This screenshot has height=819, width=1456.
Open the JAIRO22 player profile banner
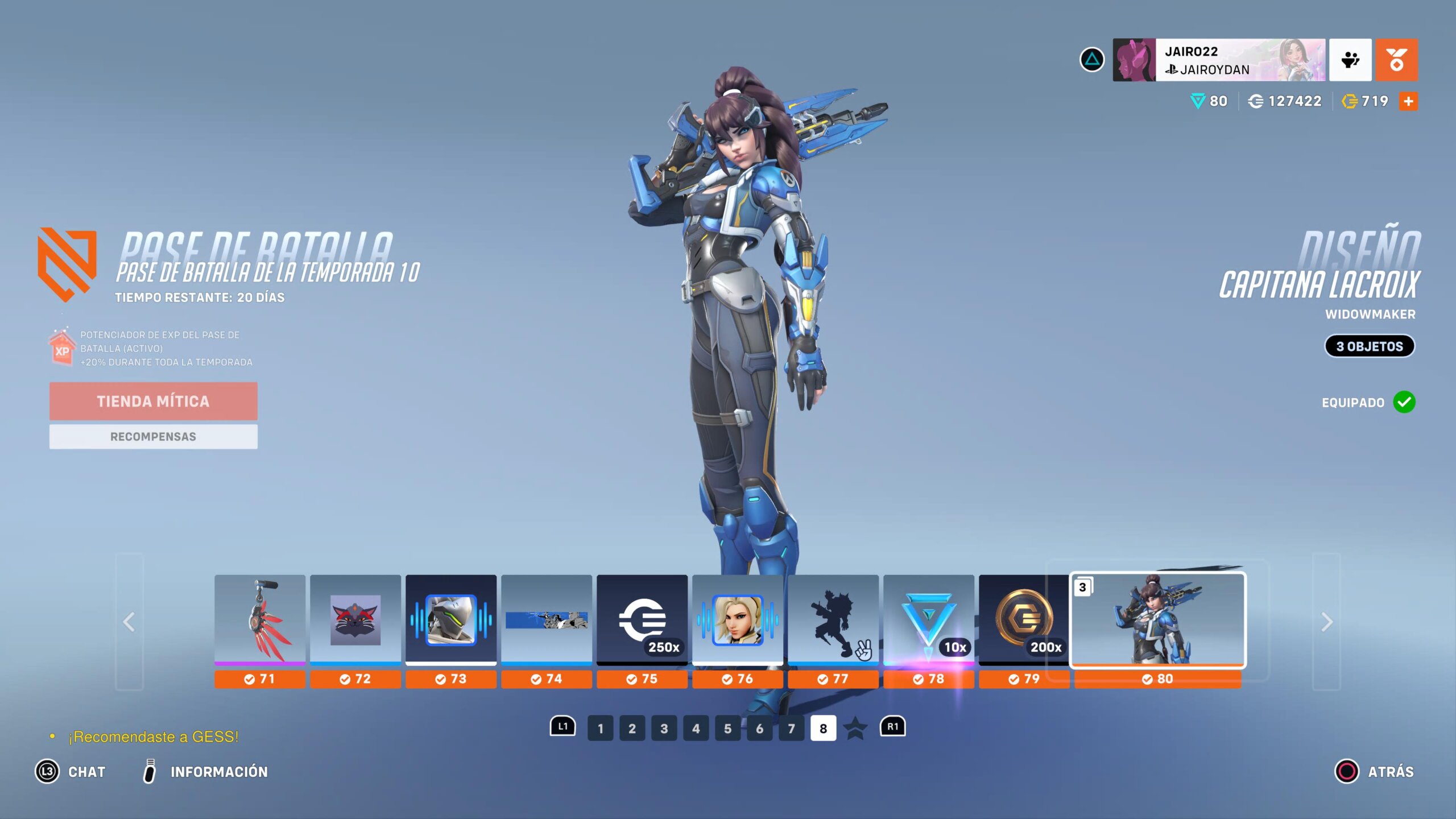[x=1218, y=60]
